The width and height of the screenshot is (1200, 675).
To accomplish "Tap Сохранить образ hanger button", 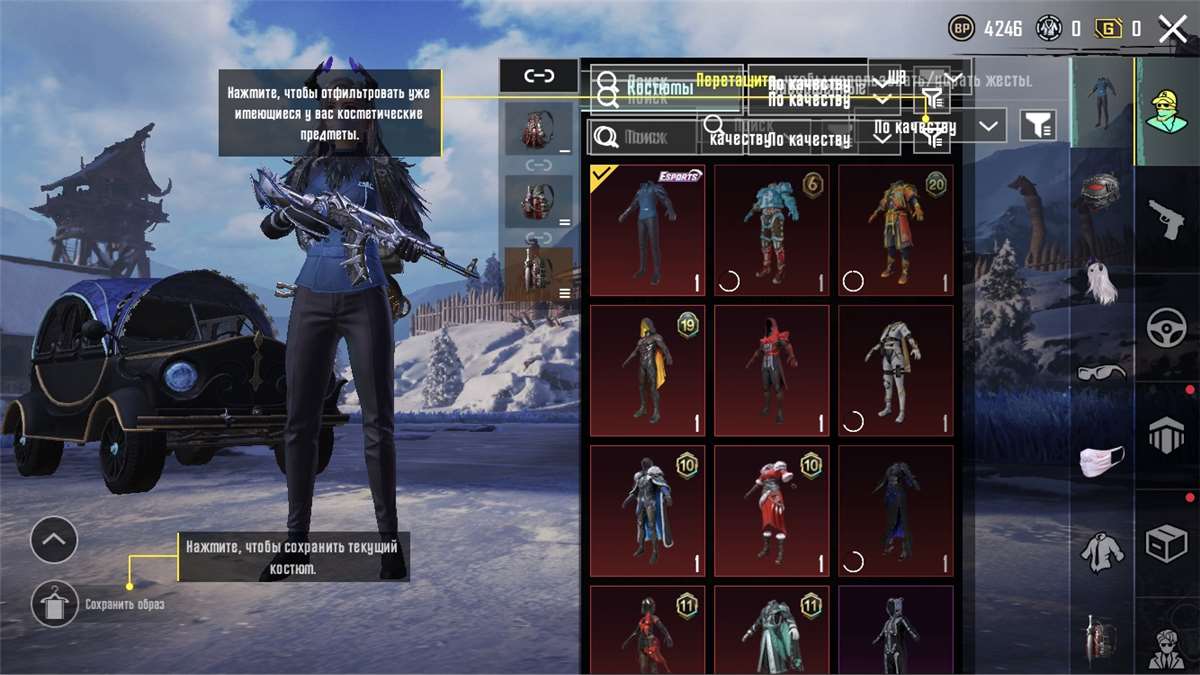I will (x=54, y=604).
